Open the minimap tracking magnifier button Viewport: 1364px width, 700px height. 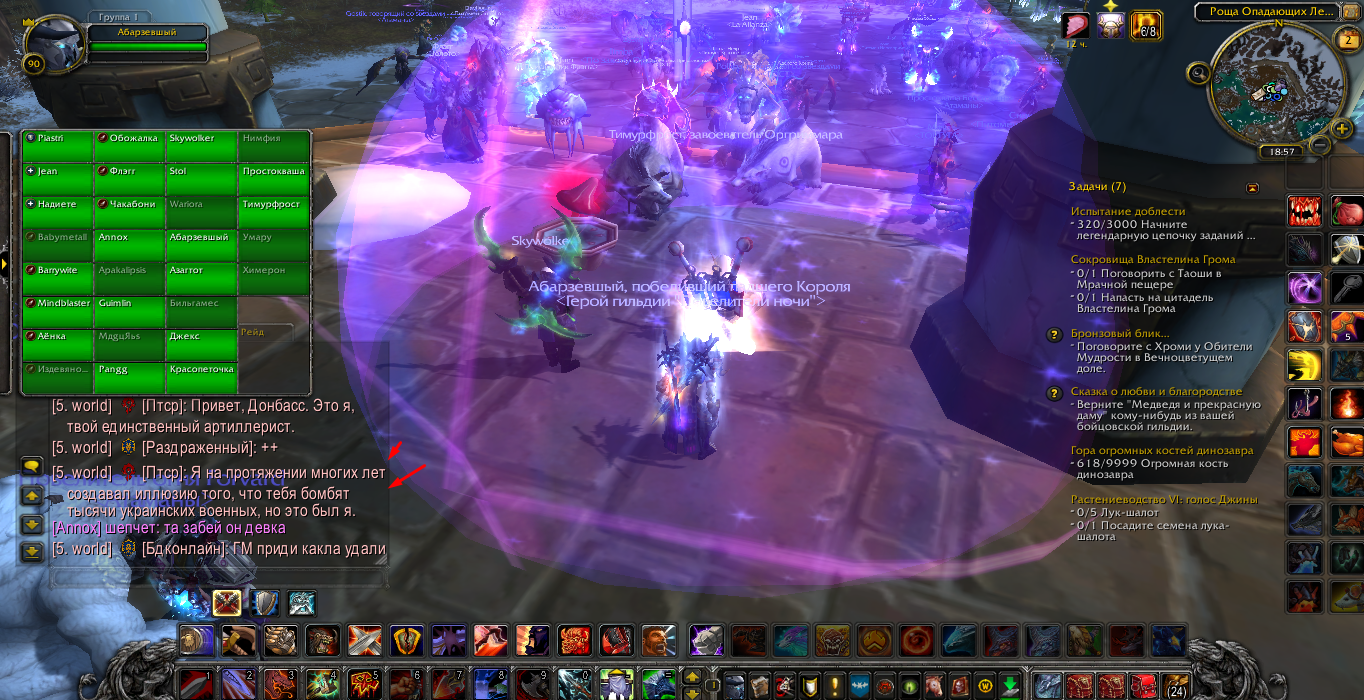click(x=1198, y=72)
